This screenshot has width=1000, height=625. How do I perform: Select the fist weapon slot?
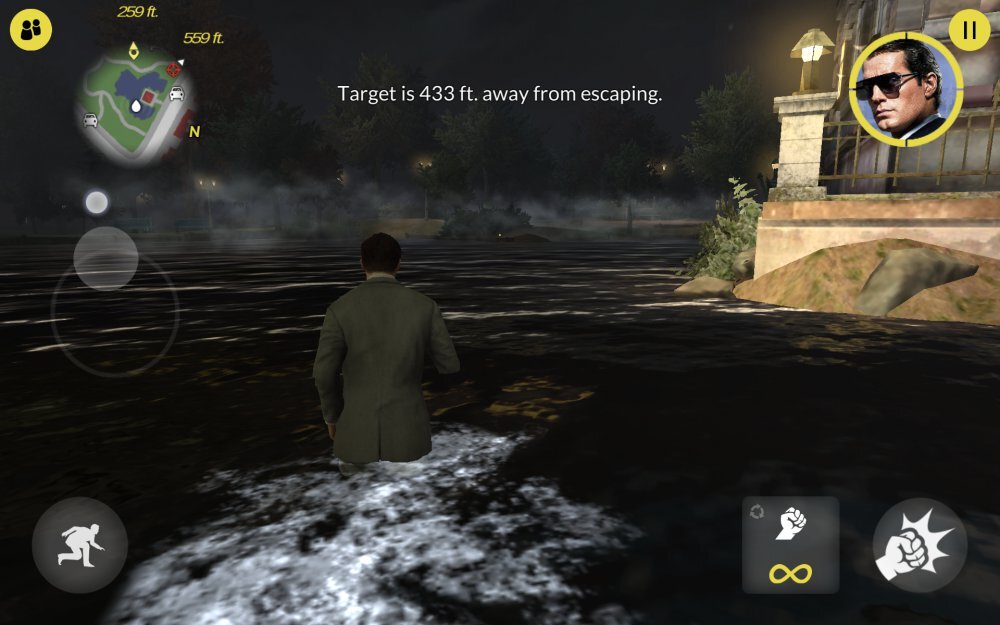tap(790, 544)
